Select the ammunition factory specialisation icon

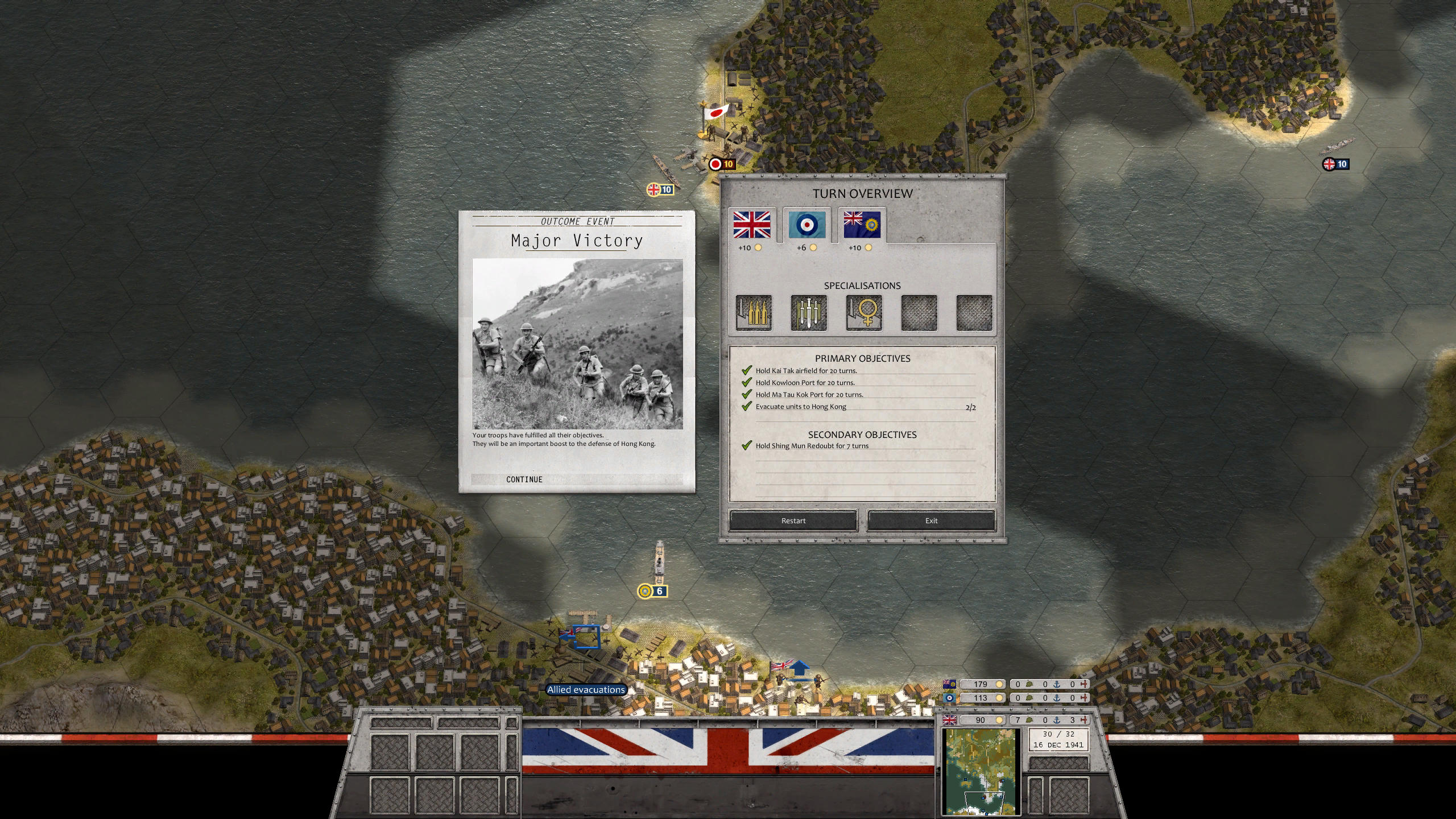click(x=755, y=312)
